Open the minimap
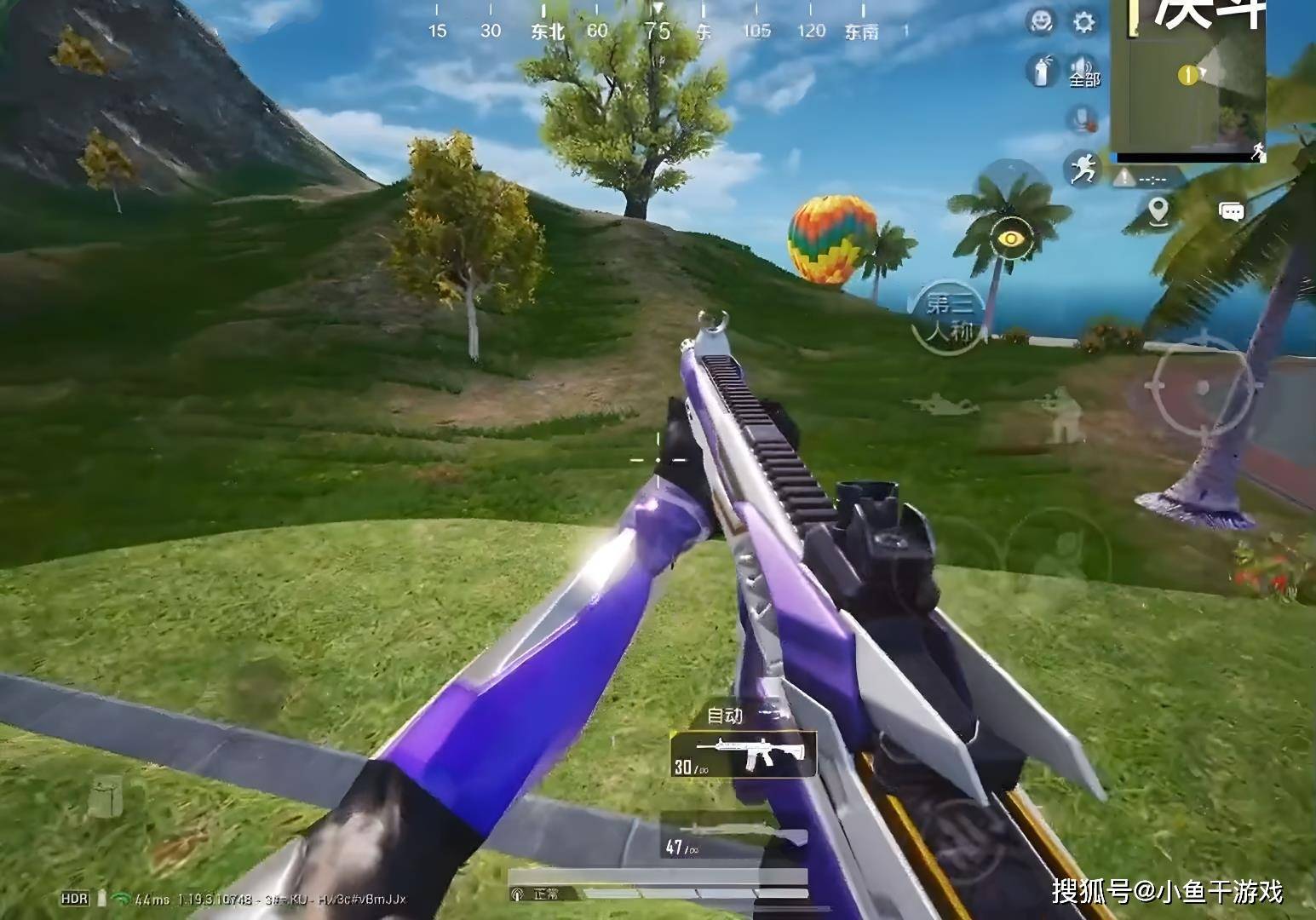This screenshot has height=920, width=1316. [x=1187, y=81]
